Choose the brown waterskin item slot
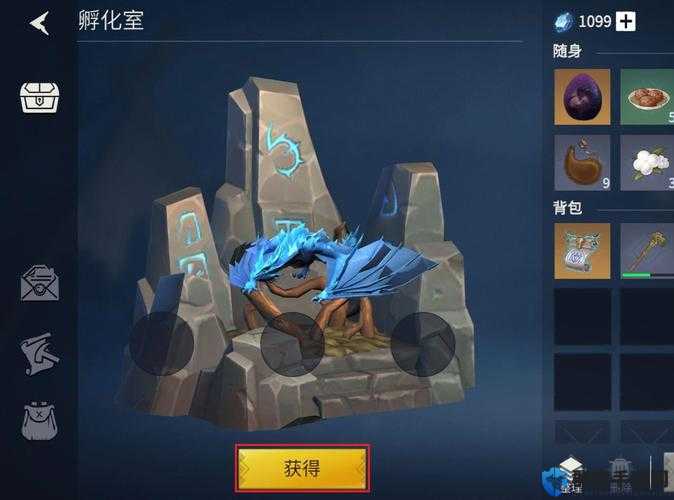This screenshot has height=500, width=674. [x=581, y=163]
